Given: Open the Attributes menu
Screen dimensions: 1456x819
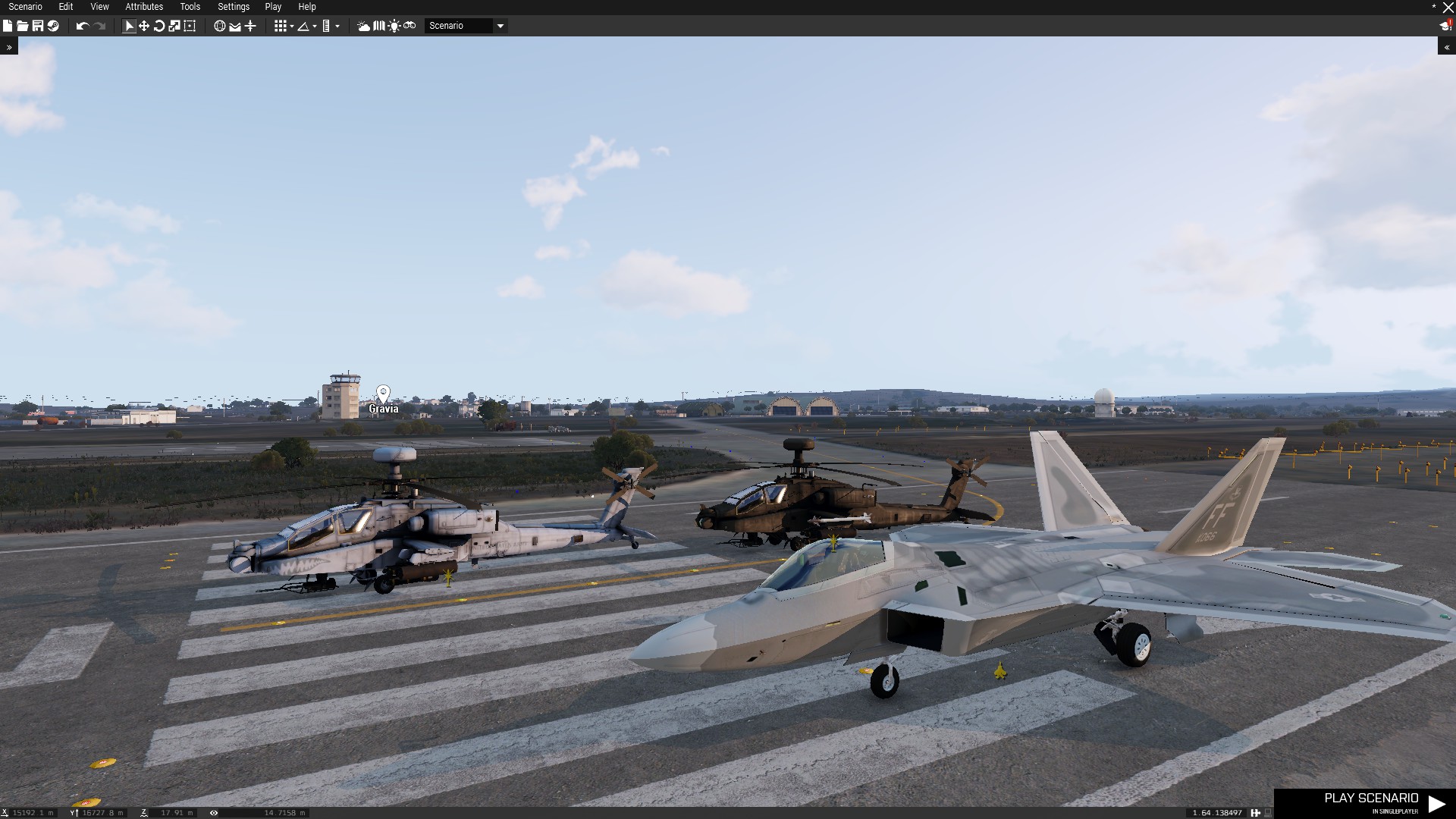Looking at the screenshot, I should coord(144,7).
